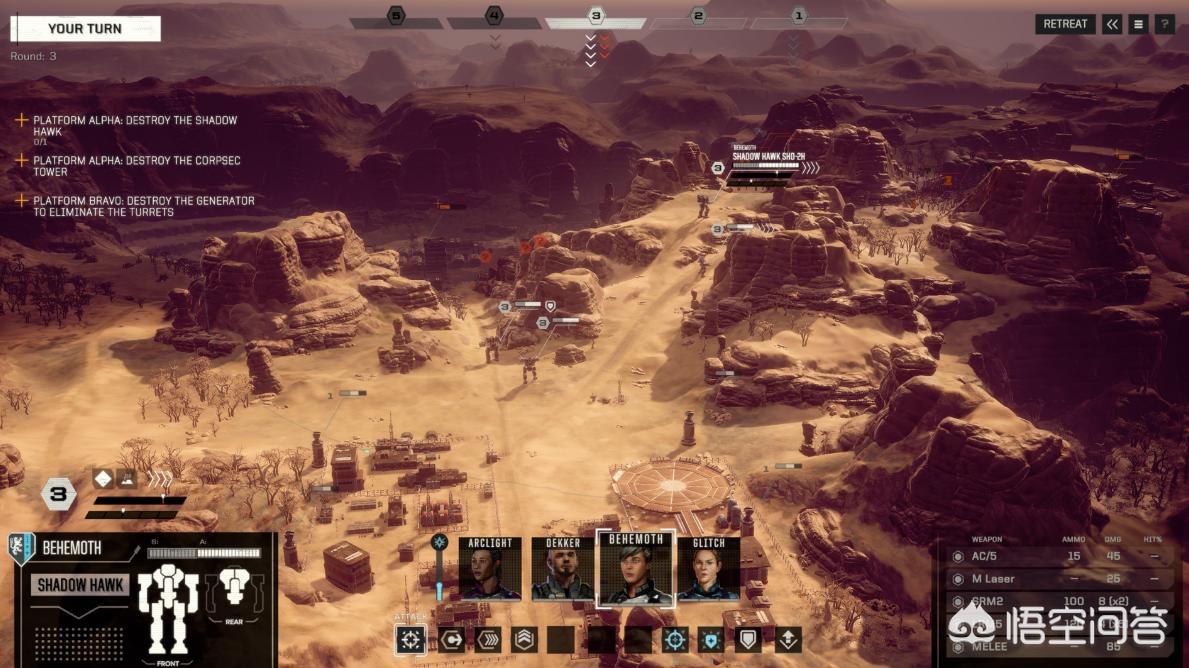Click the up-arrow chevron action icon
The image size is (1189, 668).
(787, 640)
